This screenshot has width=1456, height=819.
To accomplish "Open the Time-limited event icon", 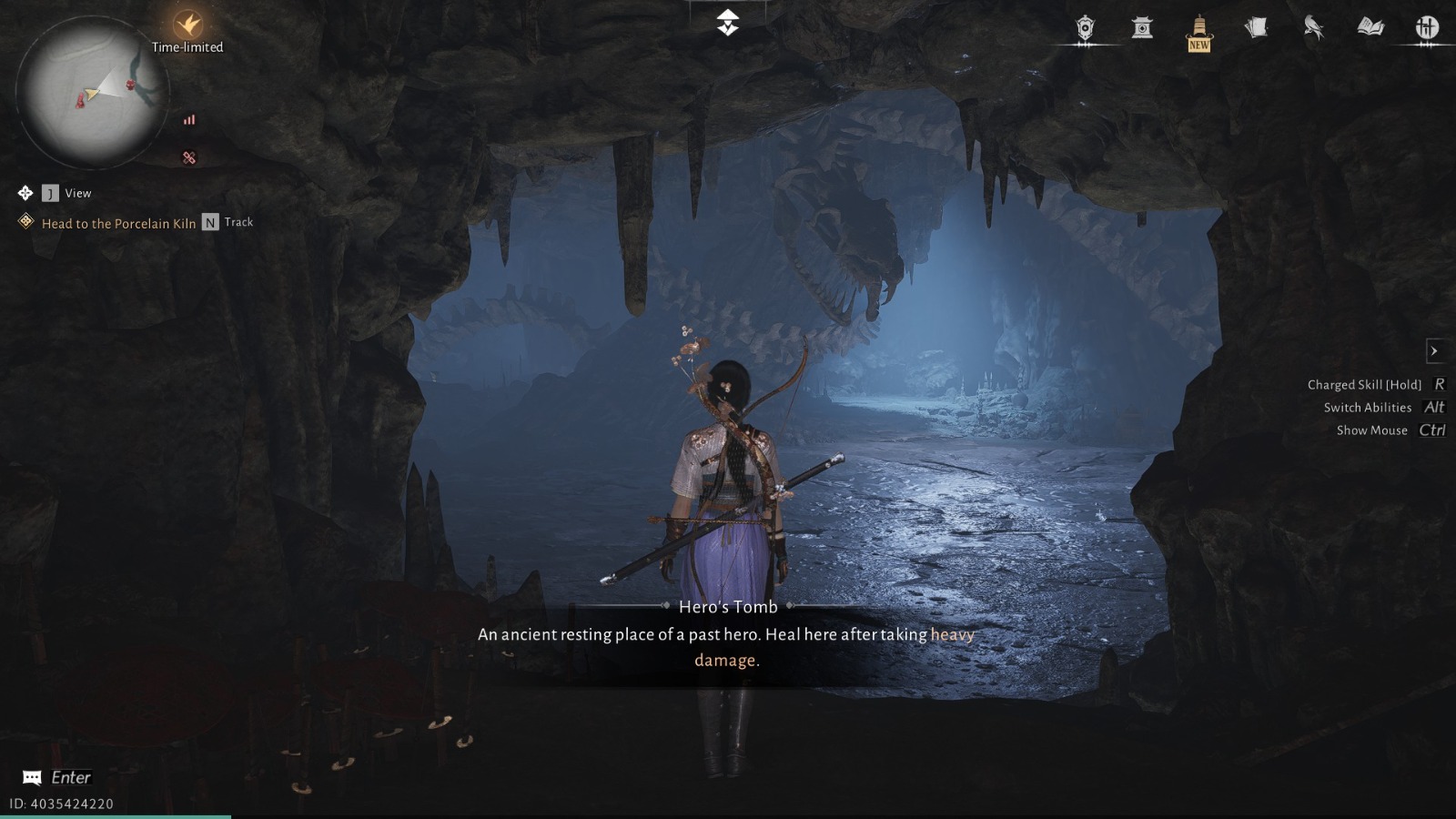I will (188, 25).
